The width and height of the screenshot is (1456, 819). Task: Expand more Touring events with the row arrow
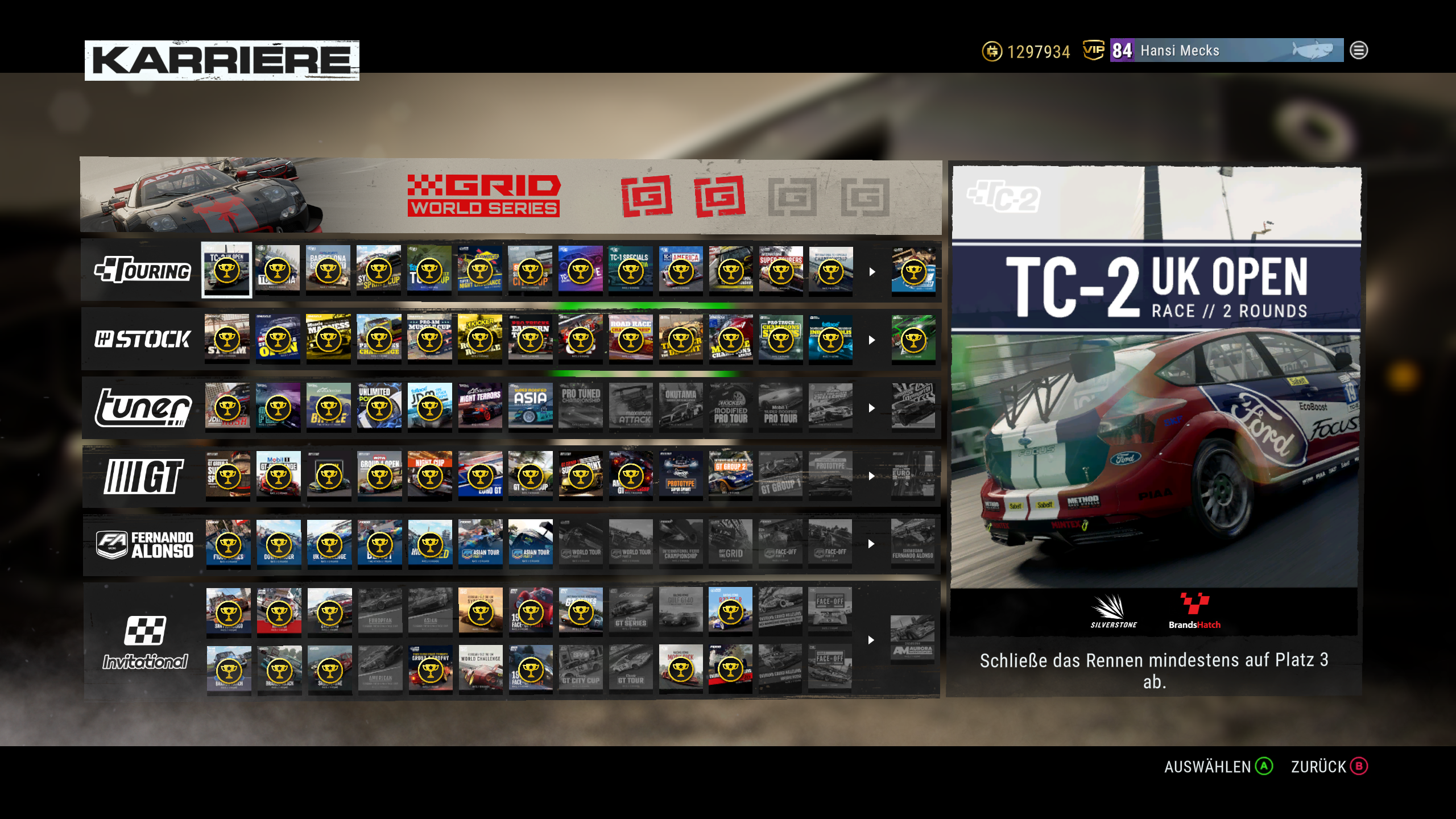click(x=871, y=272)
